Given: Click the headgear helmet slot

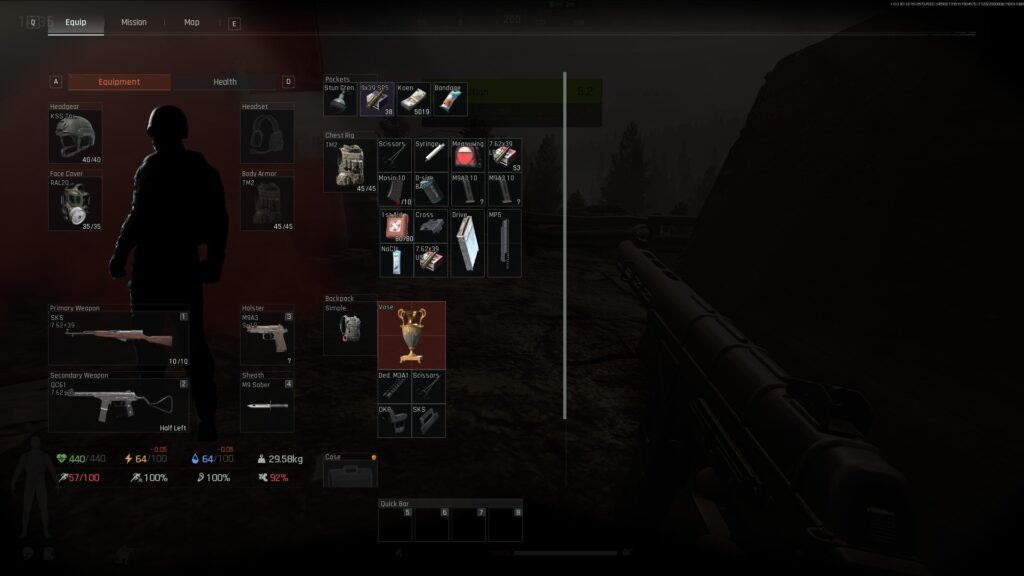Looking at the screenshot, I should (x=75, y=137).
